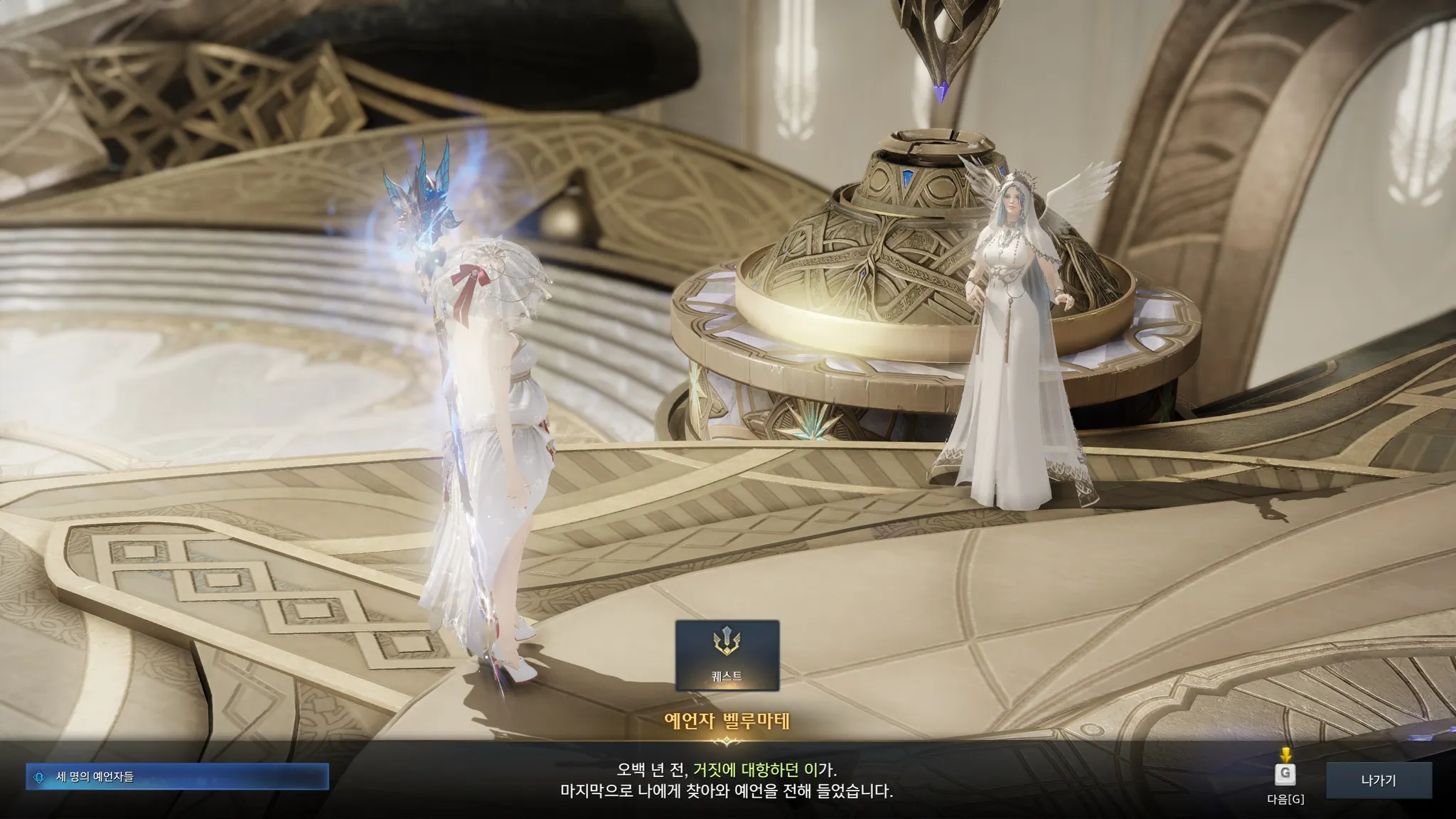Select the 퀘스트 quest dialogue option

727,655
